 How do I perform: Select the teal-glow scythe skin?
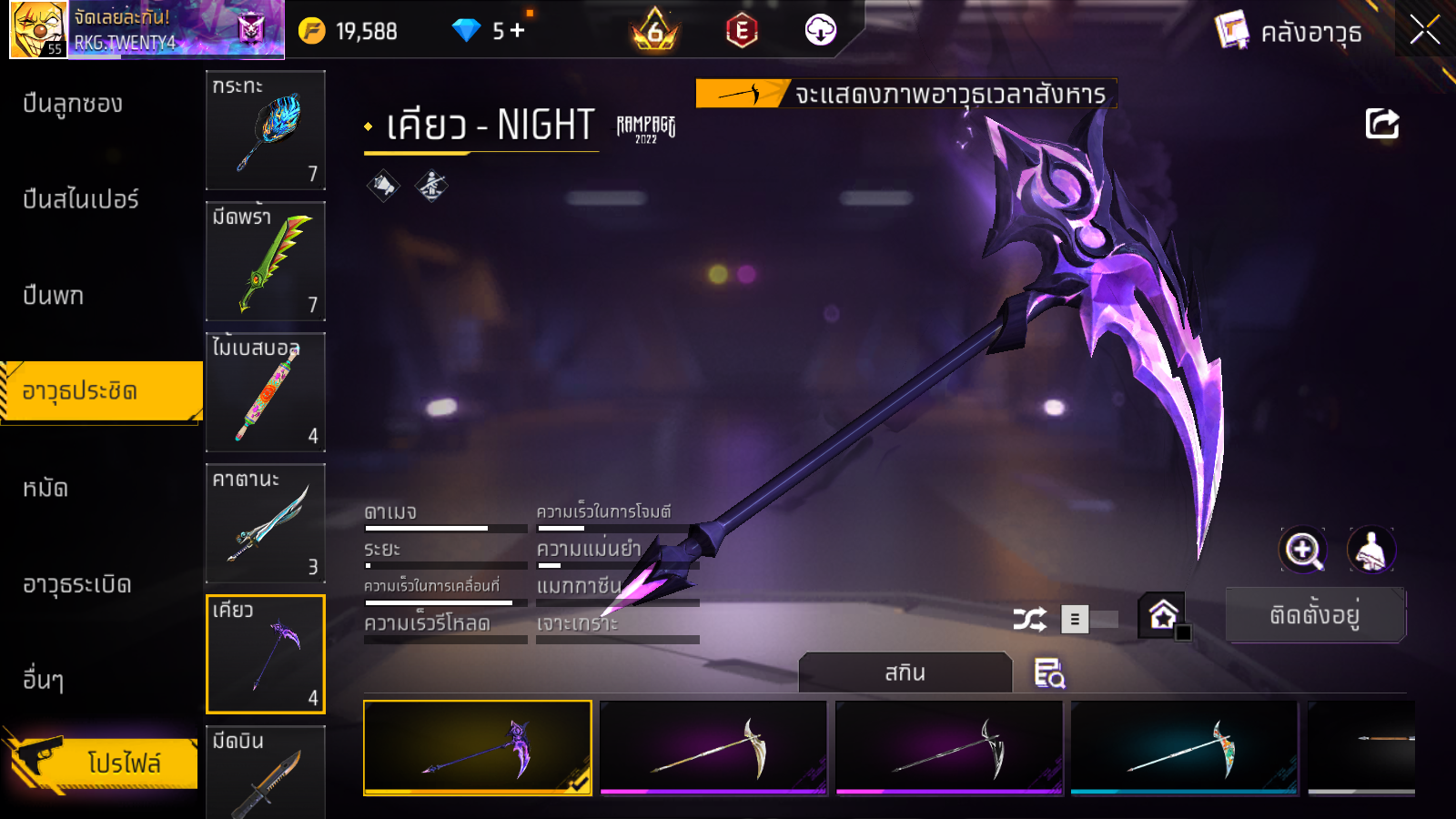(x=1184, y=747)
